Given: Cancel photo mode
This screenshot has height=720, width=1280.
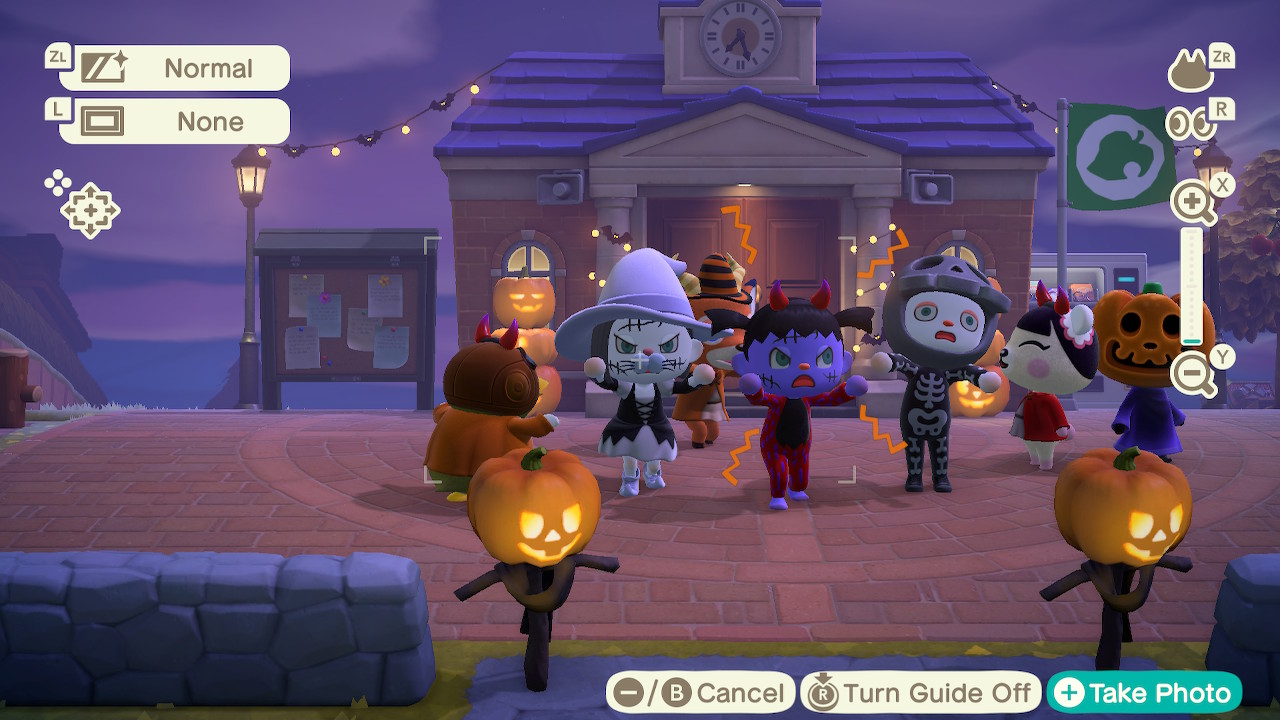Looking at the screenshot, I should point(701,693).
